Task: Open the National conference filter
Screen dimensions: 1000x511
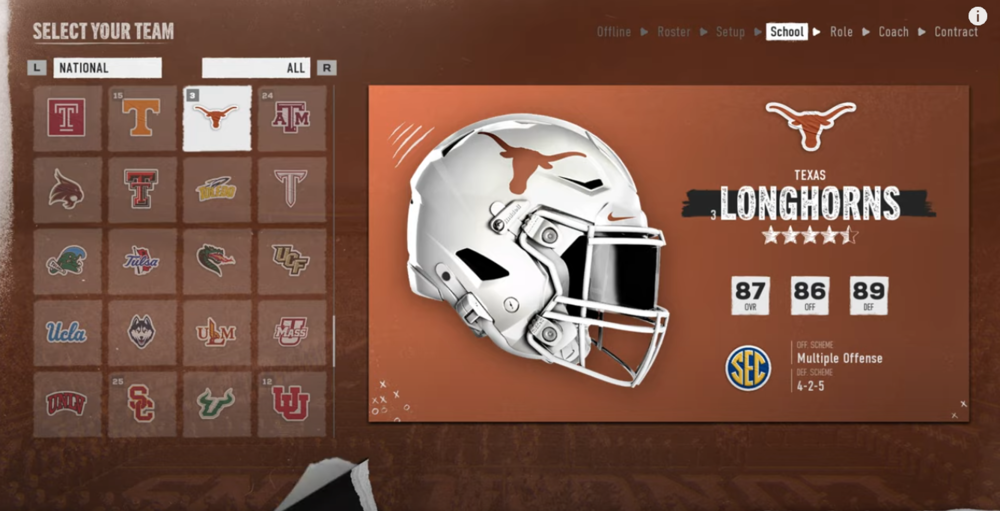Action: 107,68
